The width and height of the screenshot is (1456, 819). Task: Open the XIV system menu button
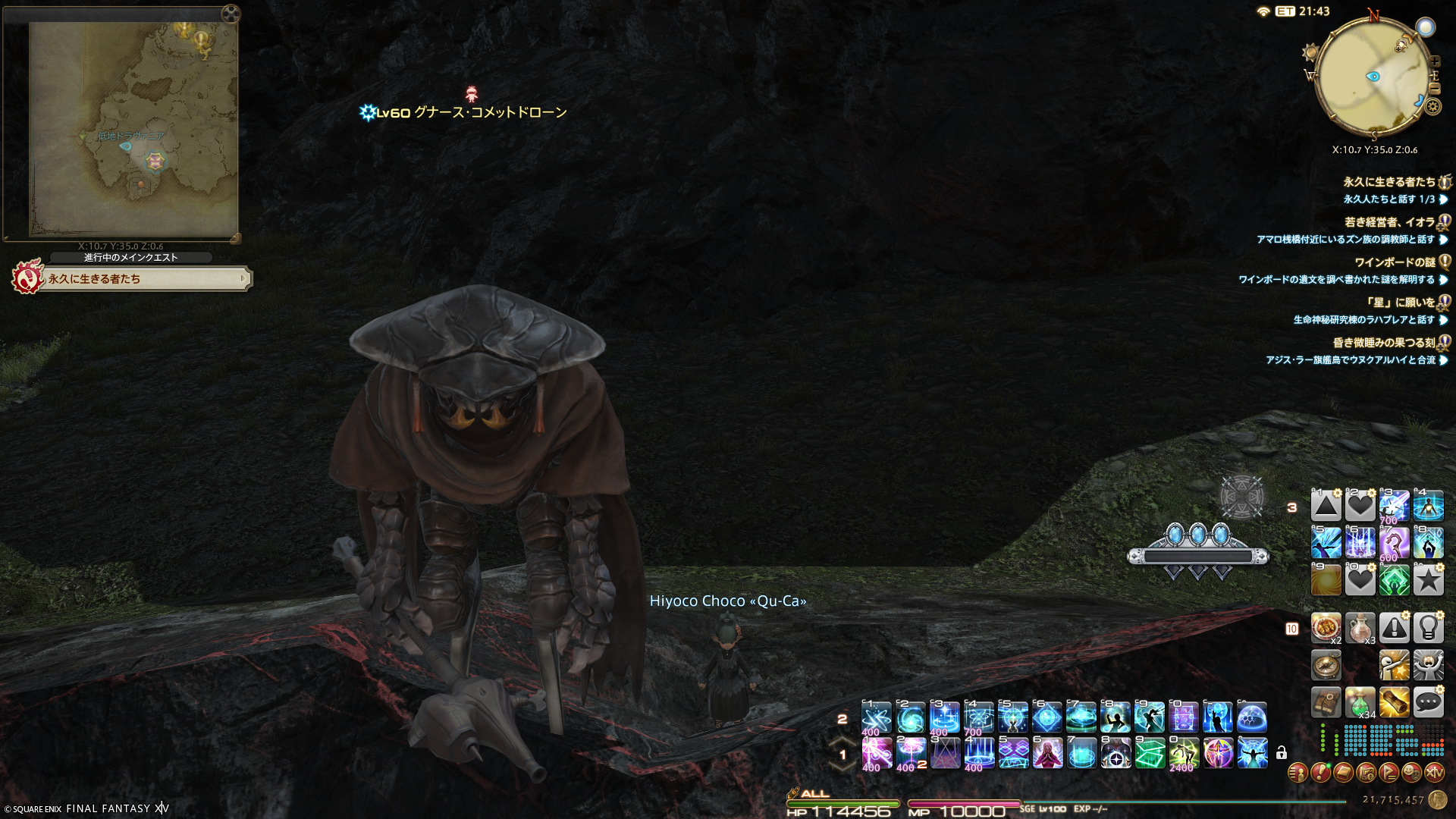(x=1434, y=773)
